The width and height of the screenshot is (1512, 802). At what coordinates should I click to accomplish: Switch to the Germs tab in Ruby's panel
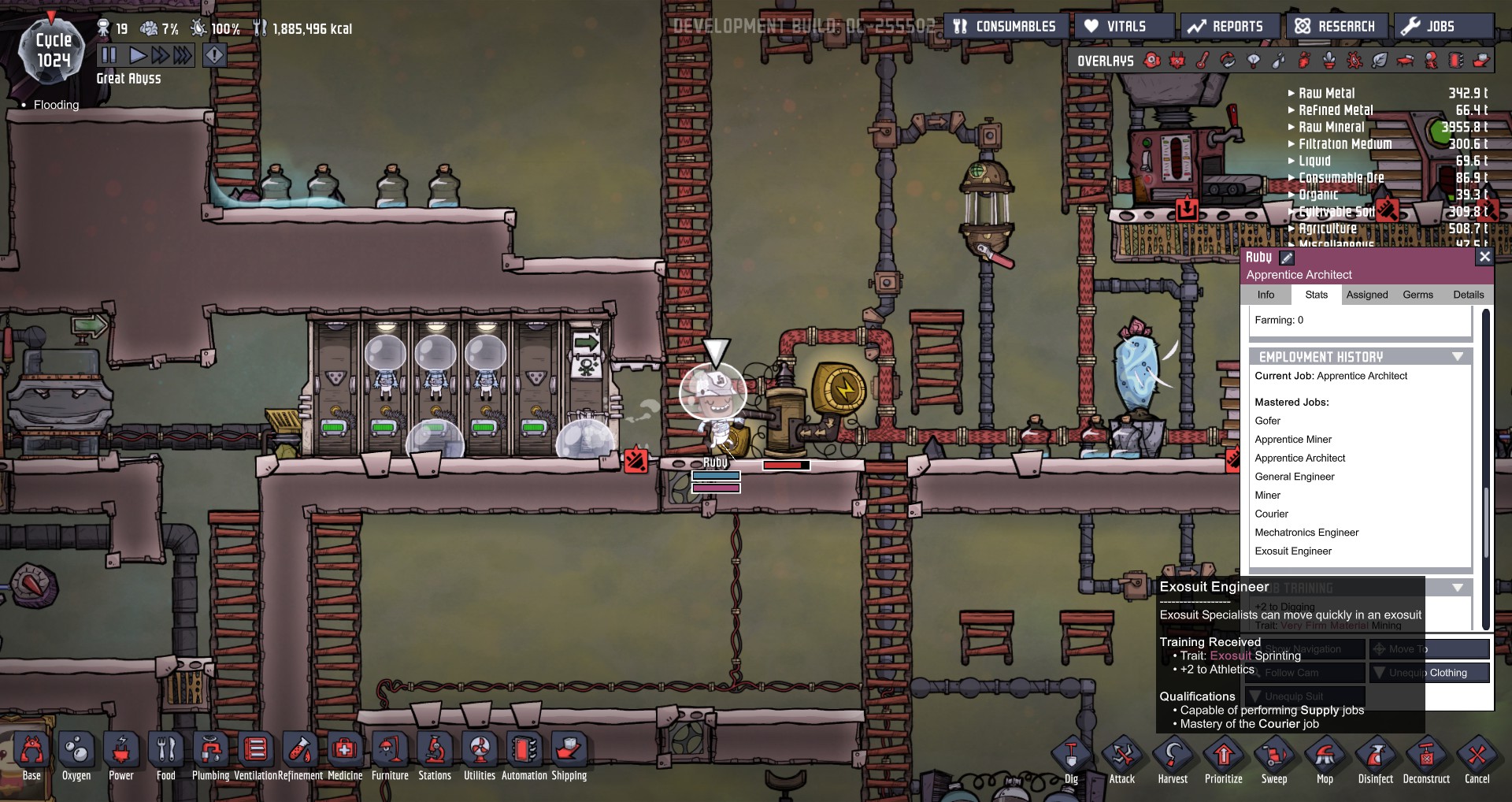[x=1417, y=295]
